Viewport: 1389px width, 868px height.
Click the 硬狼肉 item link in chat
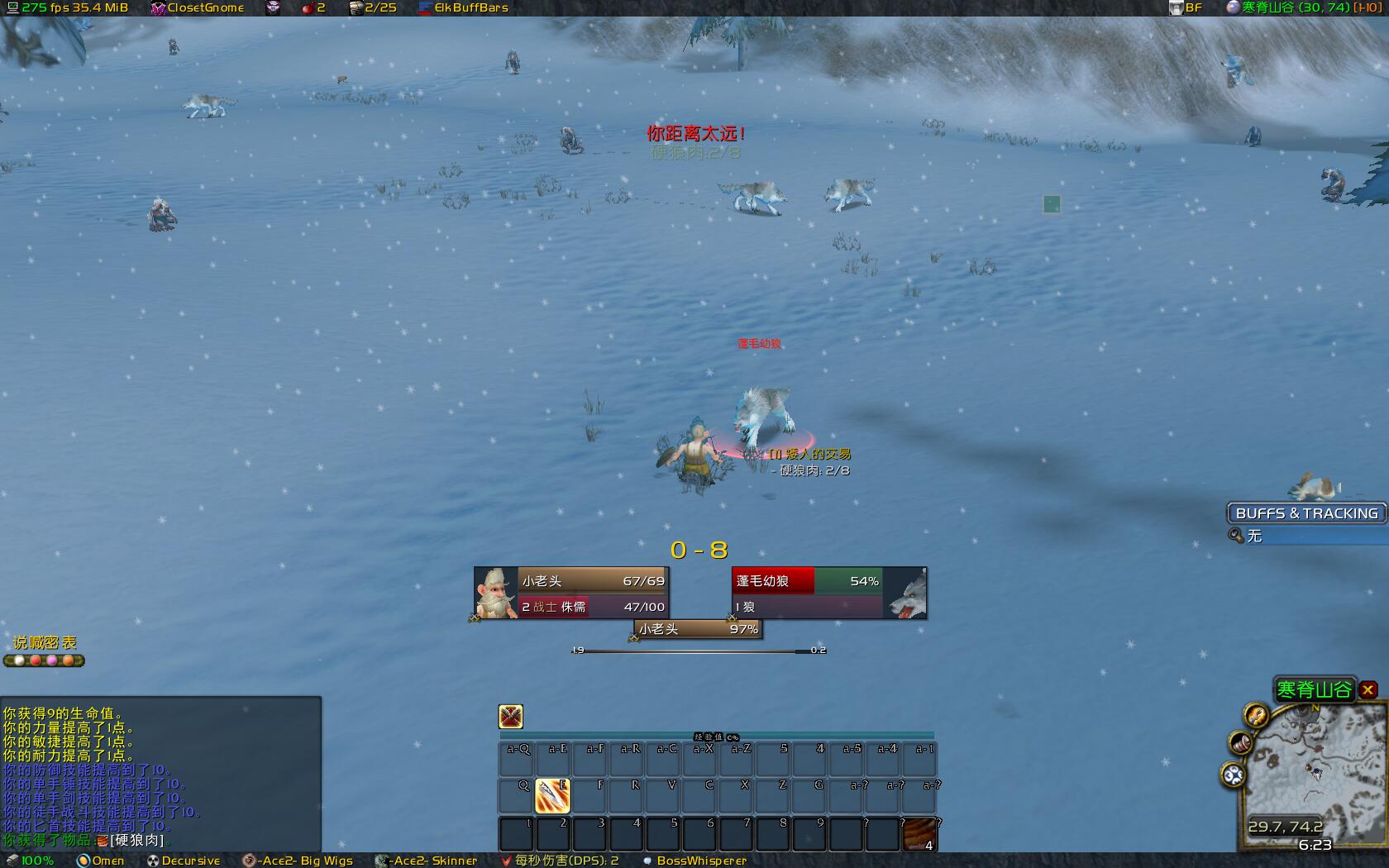[x=136, y=840]
